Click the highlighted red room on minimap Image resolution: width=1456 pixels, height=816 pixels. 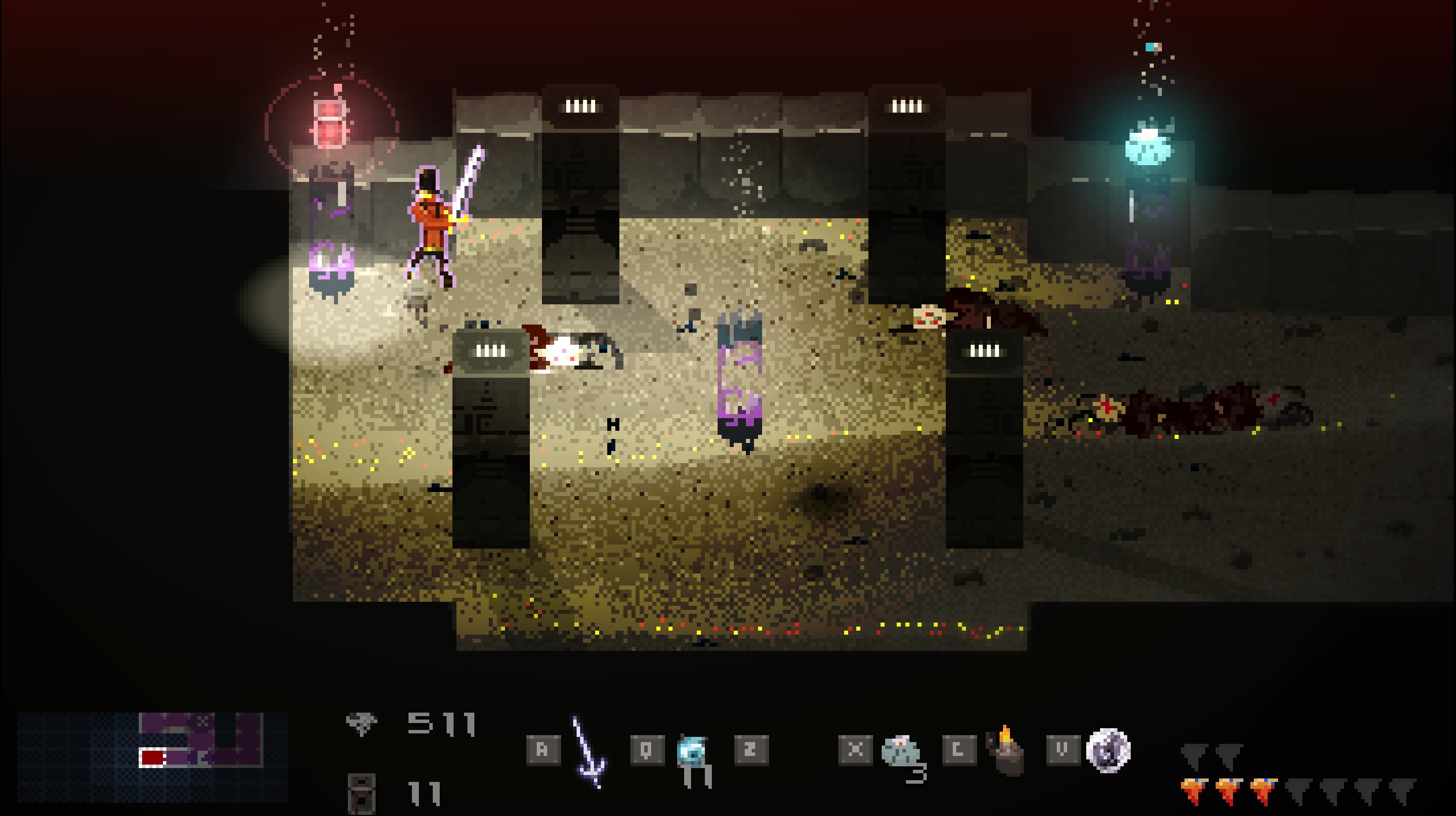[x=152, y=757]
